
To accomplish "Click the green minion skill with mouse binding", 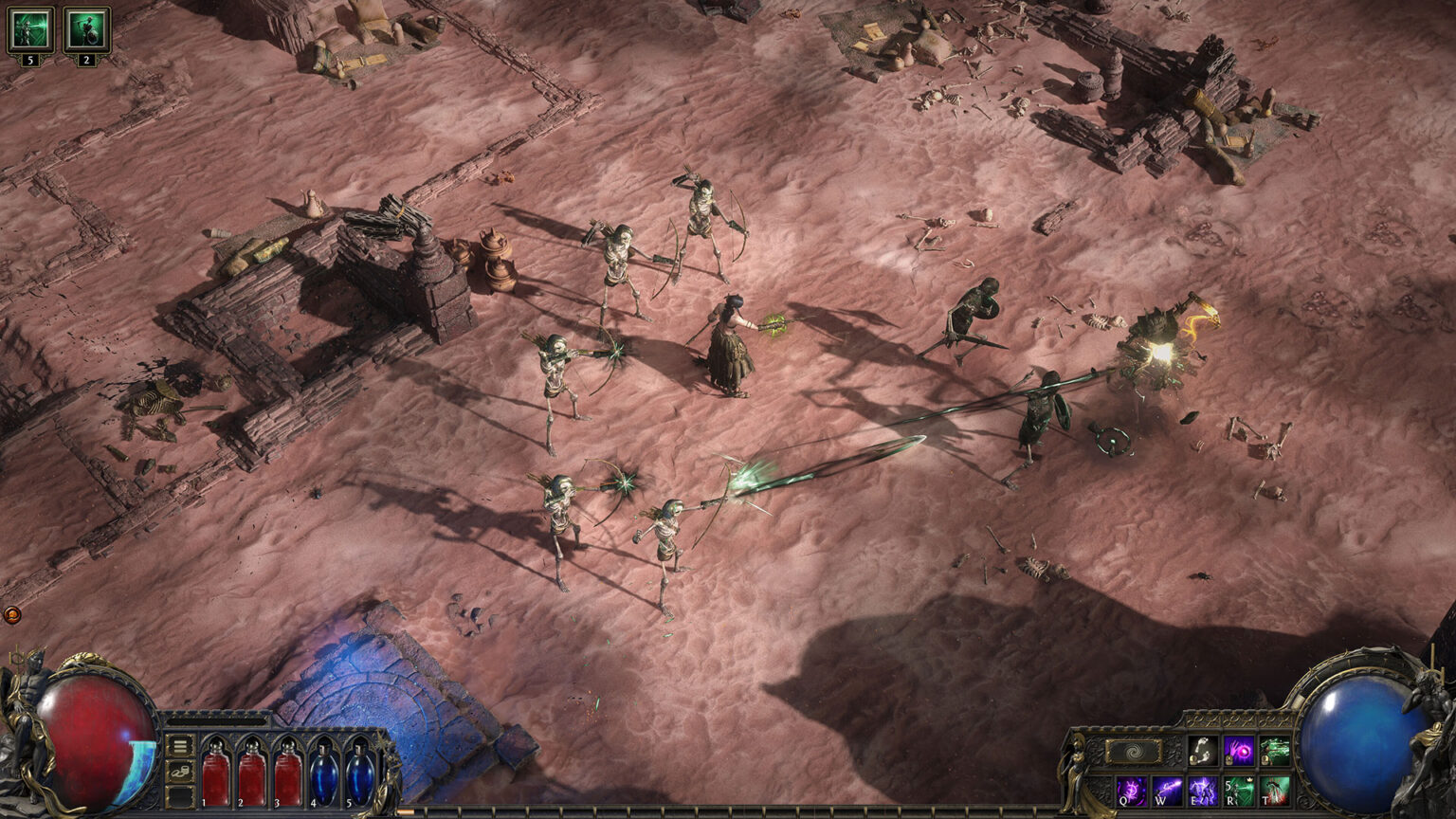I will (x=1274, y=752).
